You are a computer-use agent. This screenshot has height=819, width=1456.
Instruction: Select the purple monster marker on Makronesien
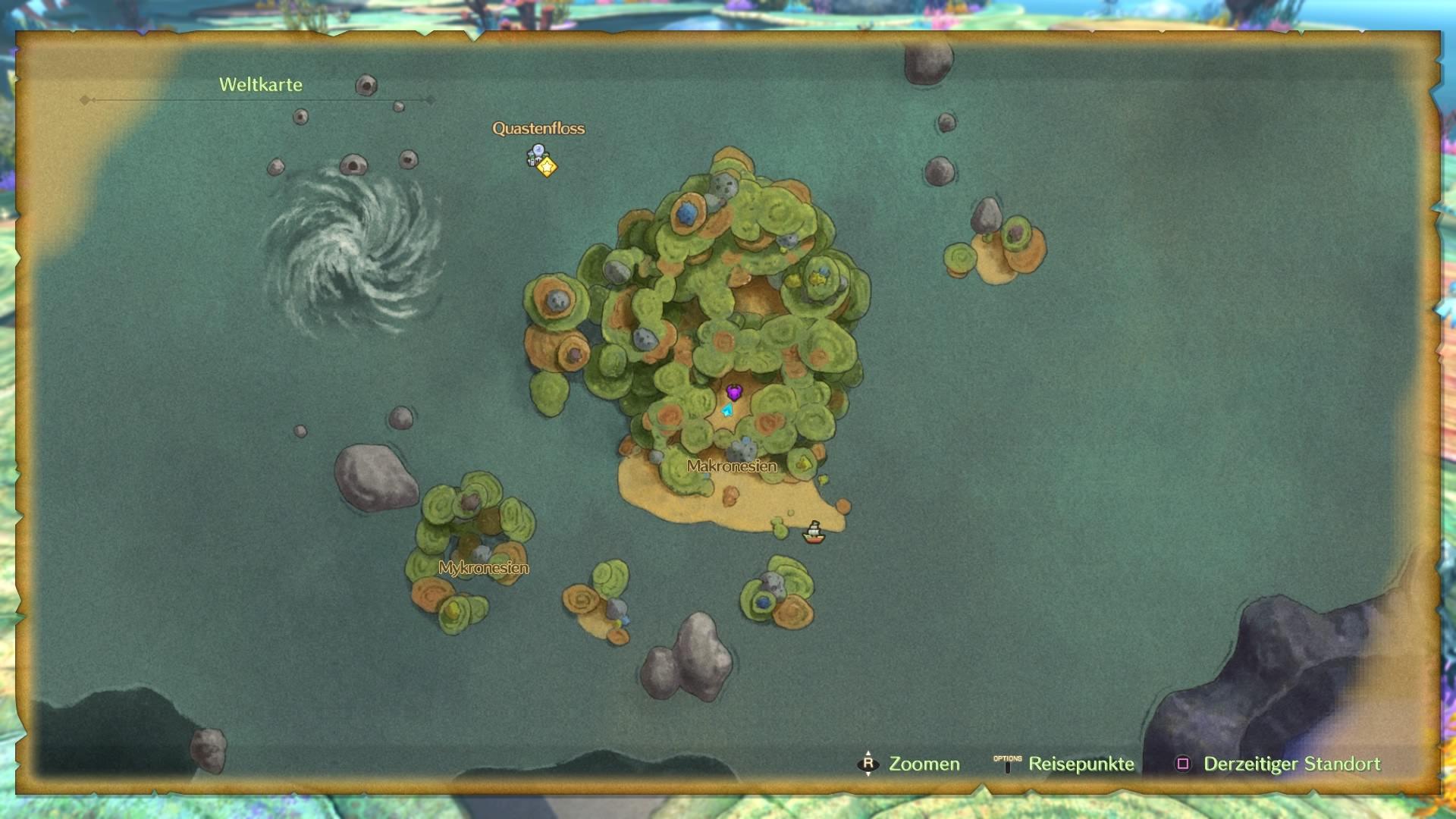tap(734, 392)
